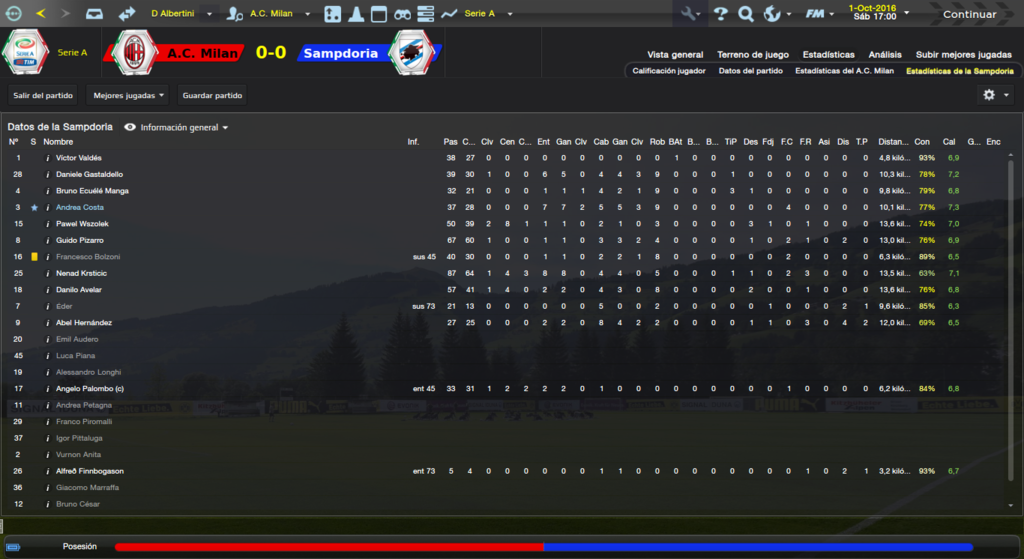Screen dimensions: 1024x559
Task: Open the search magnifier icon
Action: [745, 14]
